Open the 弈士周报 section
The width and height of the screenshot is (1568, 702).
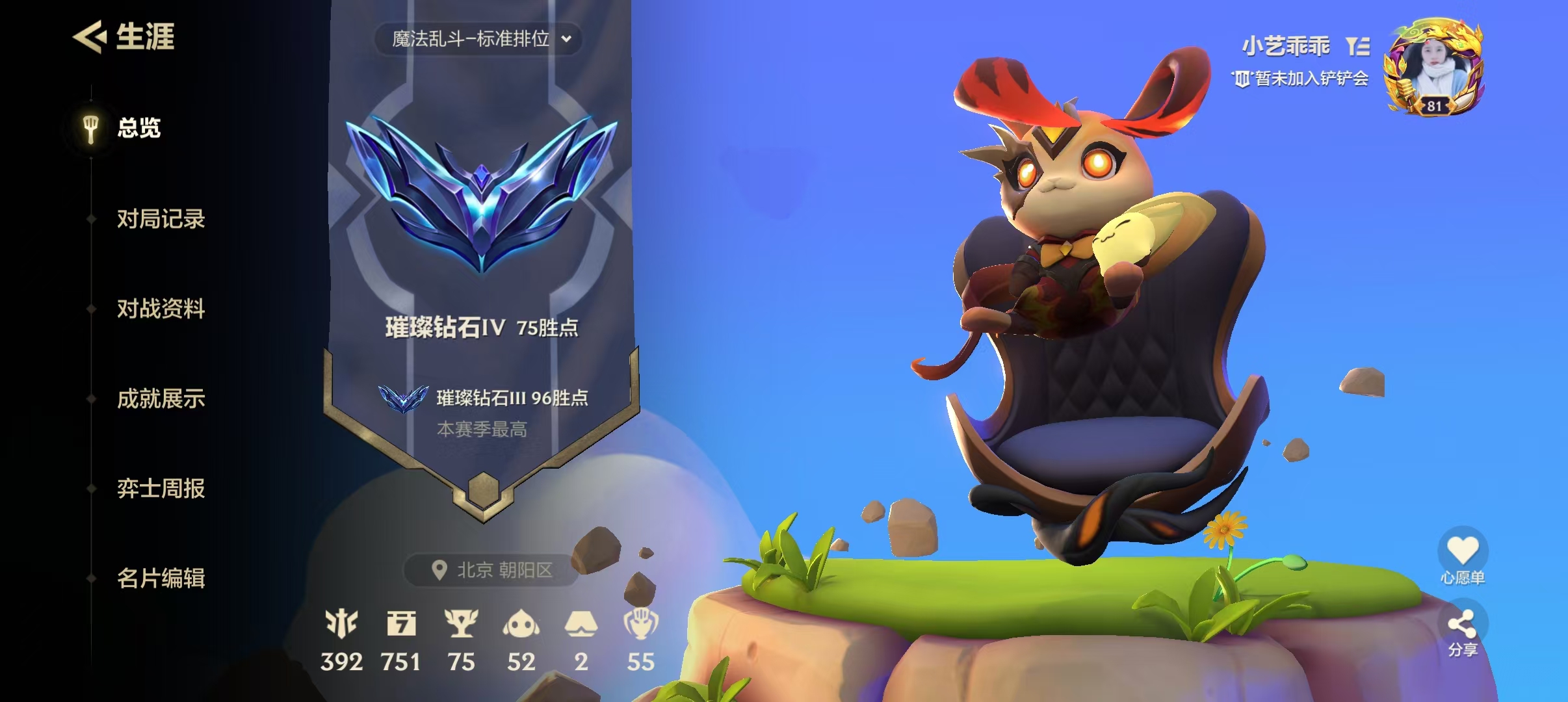[161, 490]
